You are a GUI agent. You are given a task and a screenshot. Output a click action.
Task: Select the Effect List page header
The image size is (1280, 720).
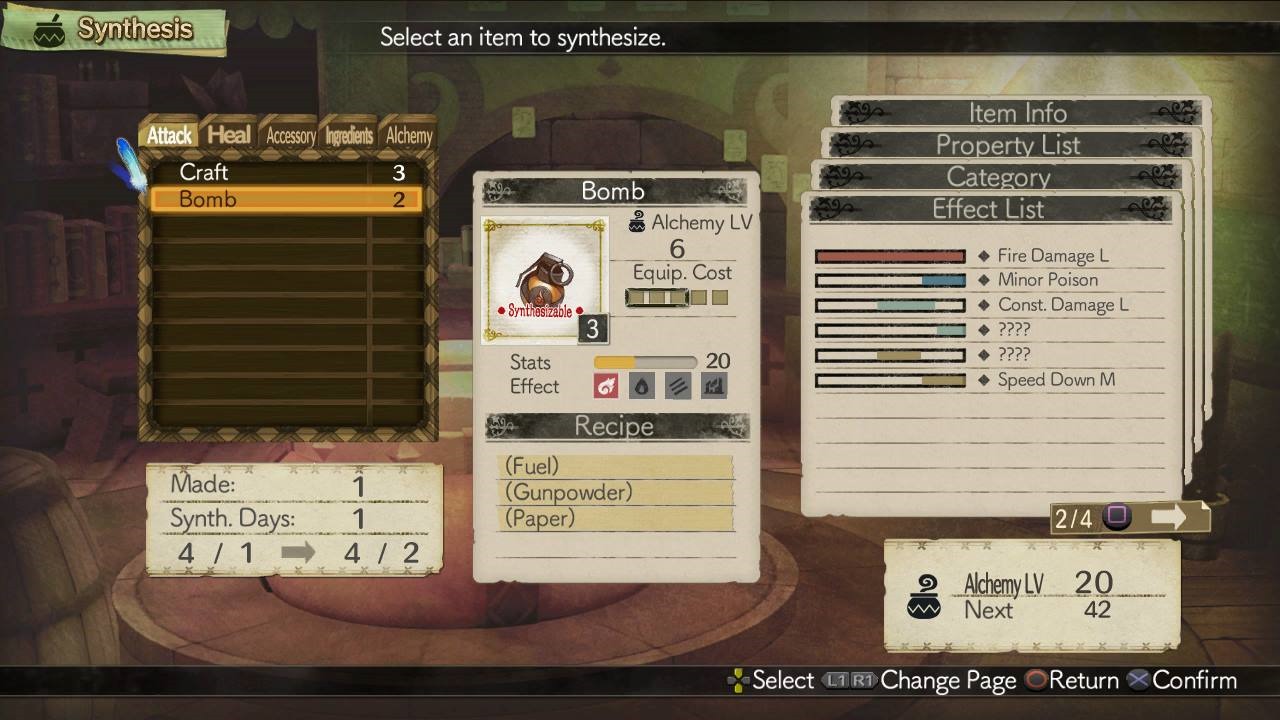coord(988,209)
